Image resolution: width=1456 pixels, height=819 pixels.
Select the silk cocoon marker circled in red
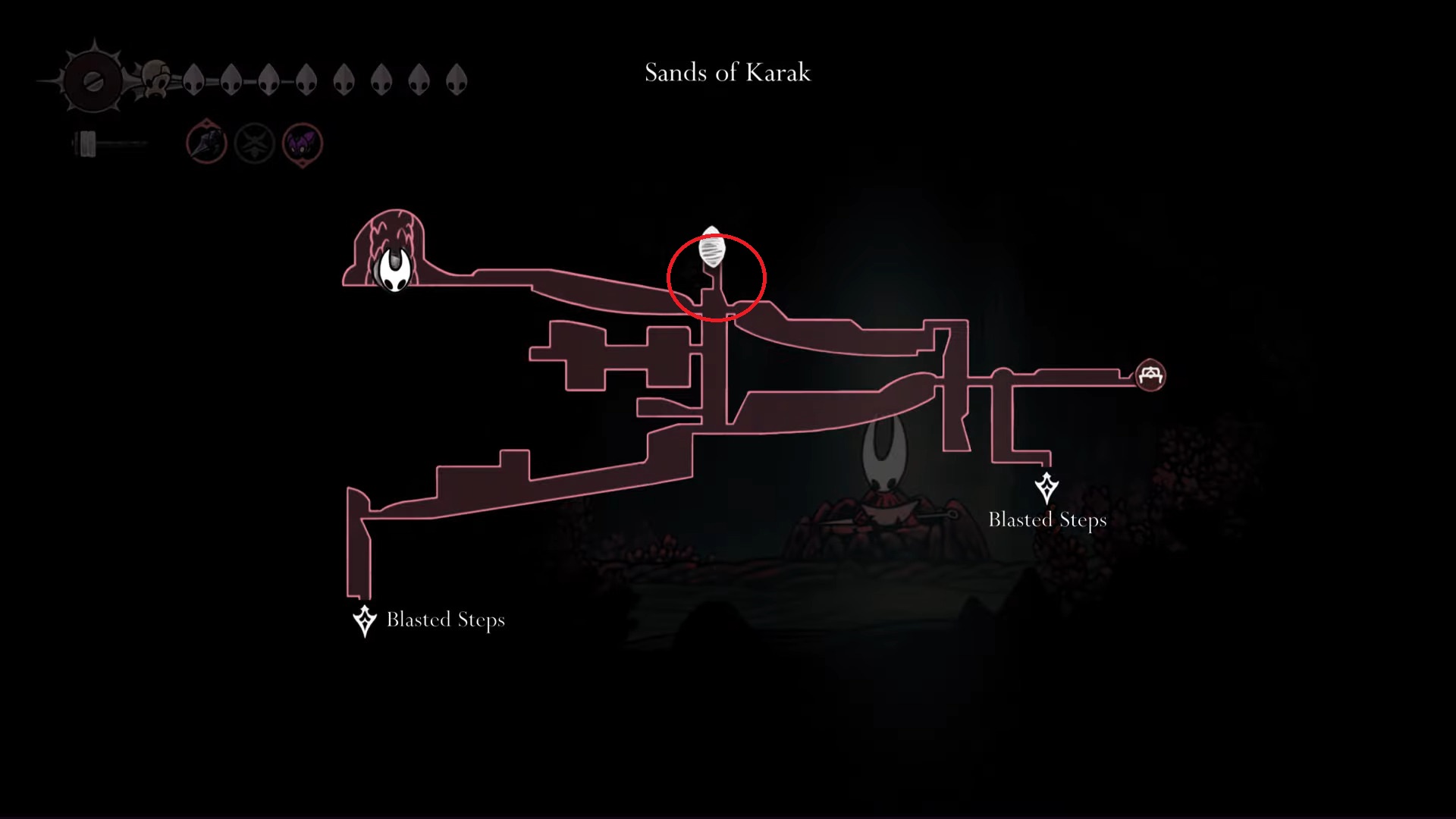pyautogui.click(x=711, y=249)
